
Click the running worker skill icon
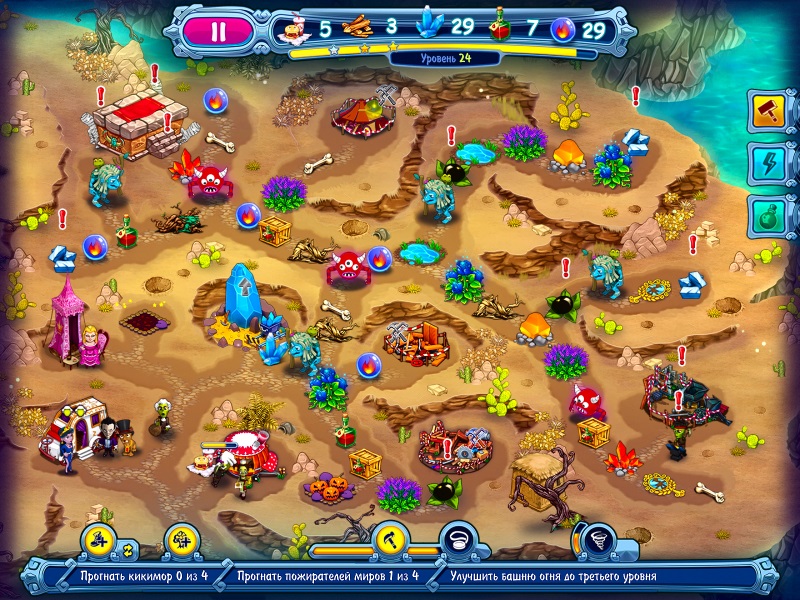[100, 541]
